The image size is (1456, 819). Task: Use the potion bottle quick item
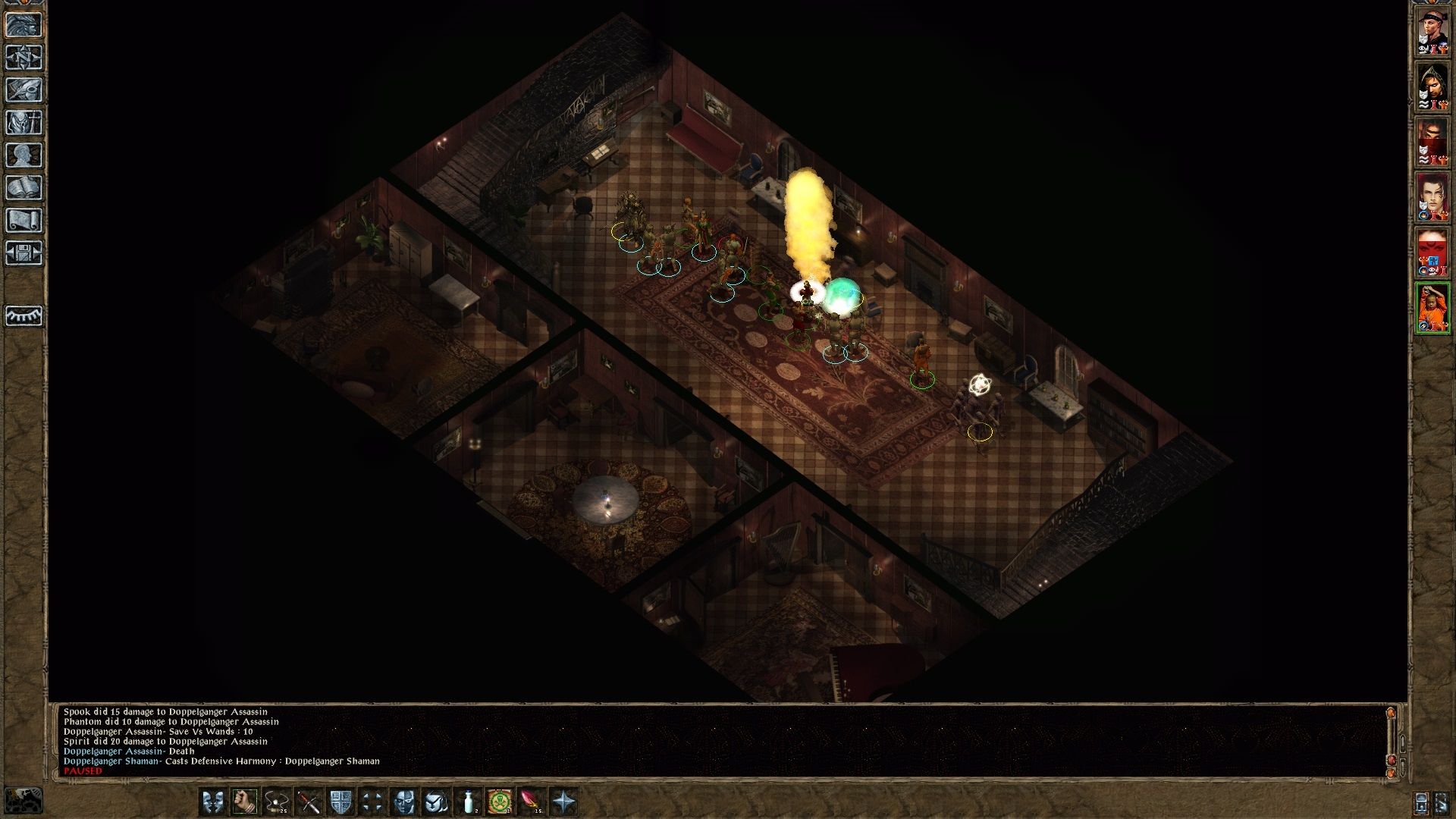click(x=469, y=802)
